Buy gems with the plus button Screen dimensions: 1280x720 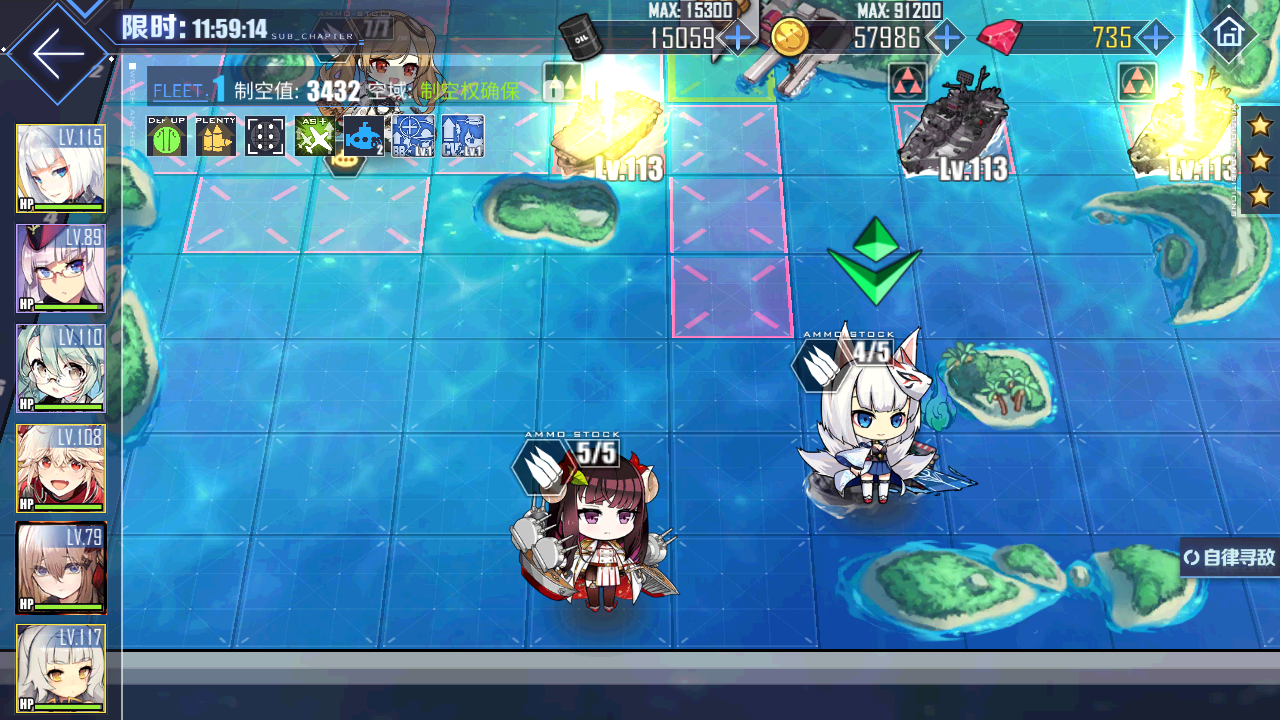pos(1155,38)
